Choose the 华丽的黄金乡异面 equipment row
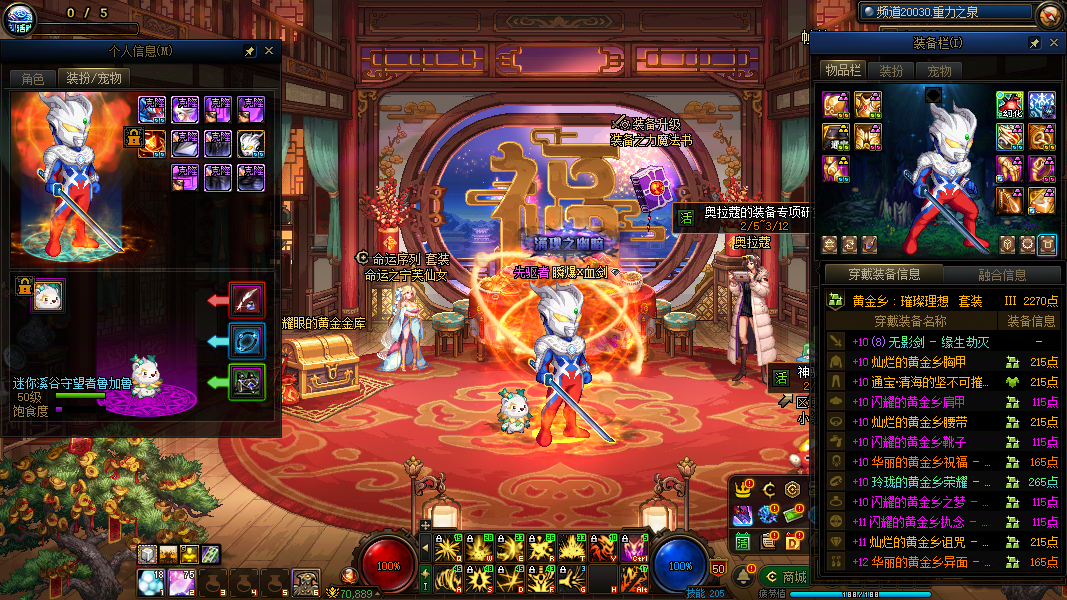 tap(915, 562)
